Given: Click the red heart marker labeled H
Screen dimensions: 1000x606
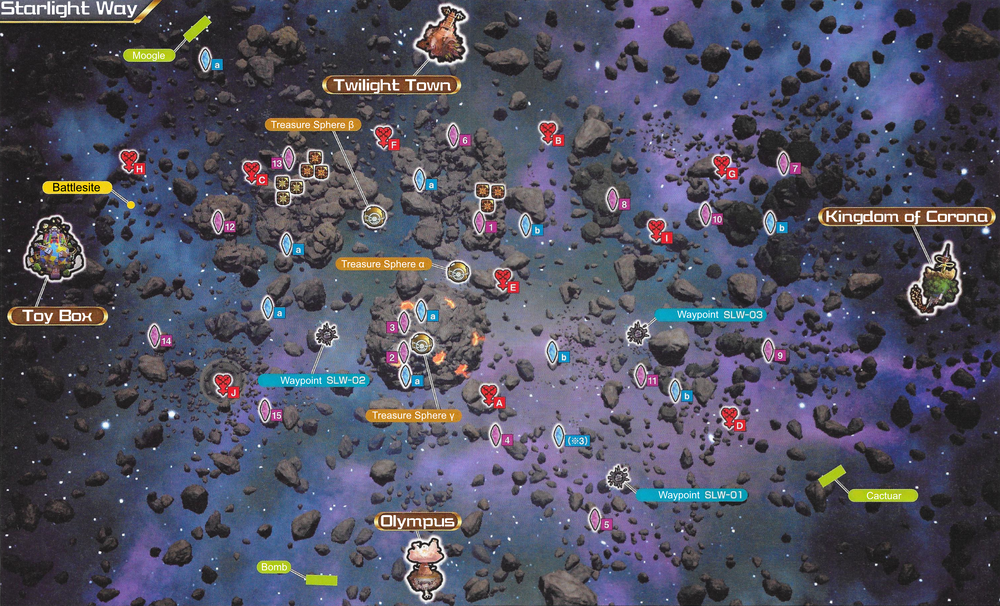Looking at the screenshot, I should pos(129,160).
